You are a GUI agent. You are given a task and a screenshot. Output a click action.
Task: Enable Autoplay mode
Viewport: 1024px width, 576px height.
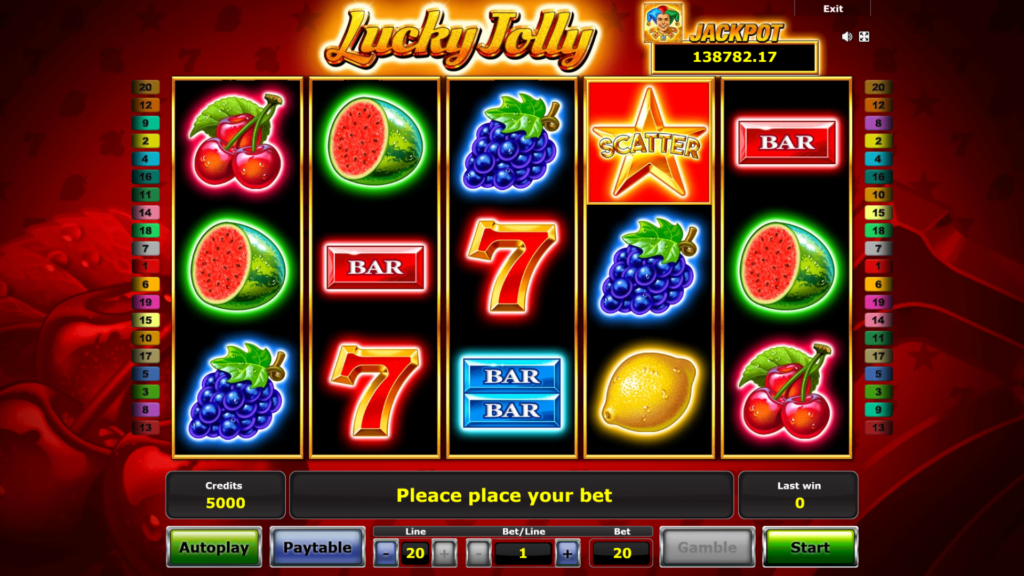pyautogui.click(x=214, y=547)
